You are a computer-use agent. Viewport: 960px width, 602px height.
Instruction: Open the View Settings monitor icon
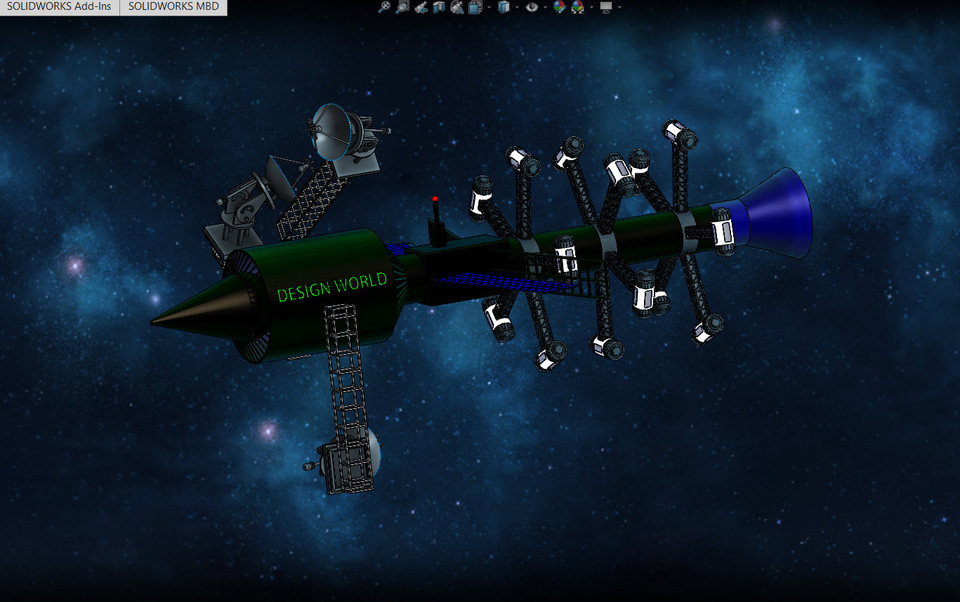pos(606,7)
